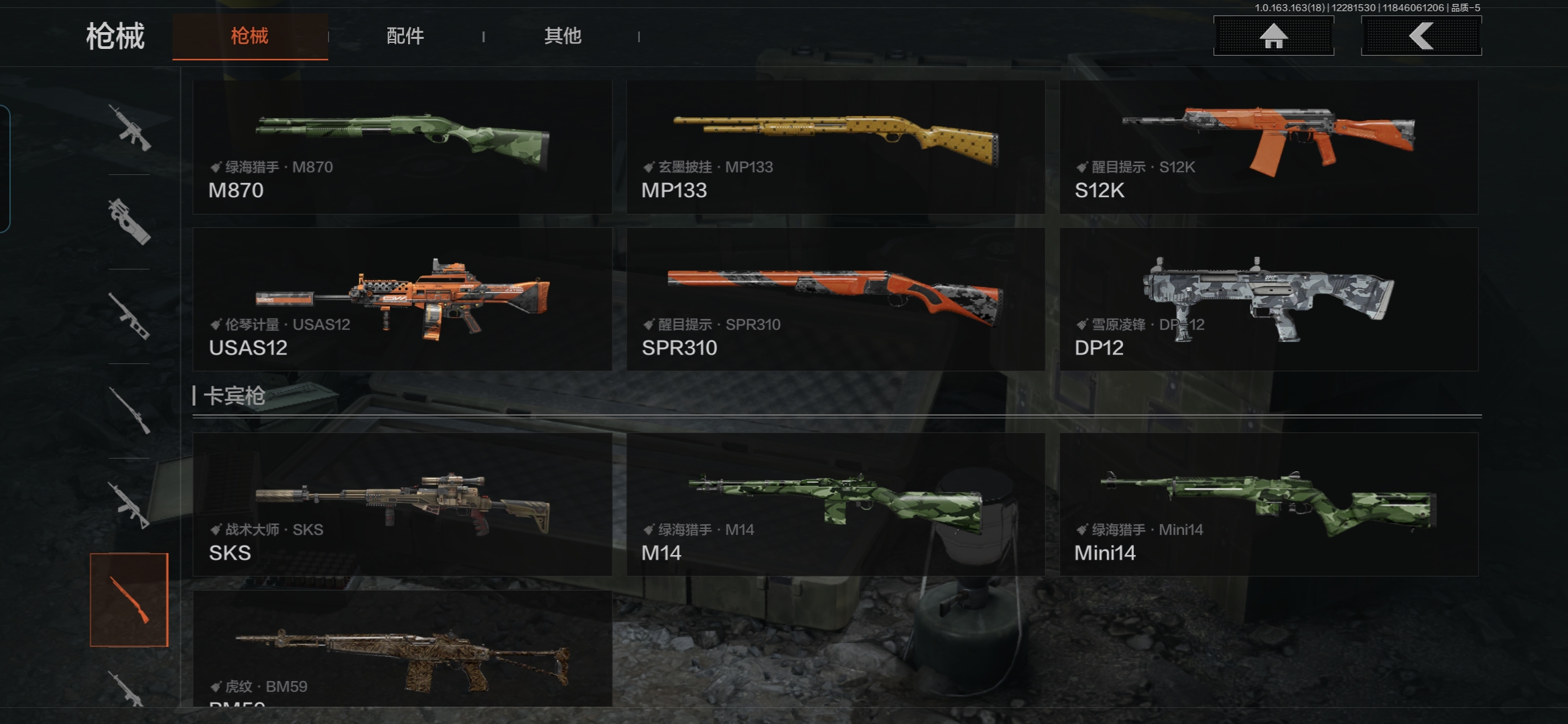Select the tiger stripe BM59 rifle
This screenshot has height=724, width=1568.
[402, 649]
